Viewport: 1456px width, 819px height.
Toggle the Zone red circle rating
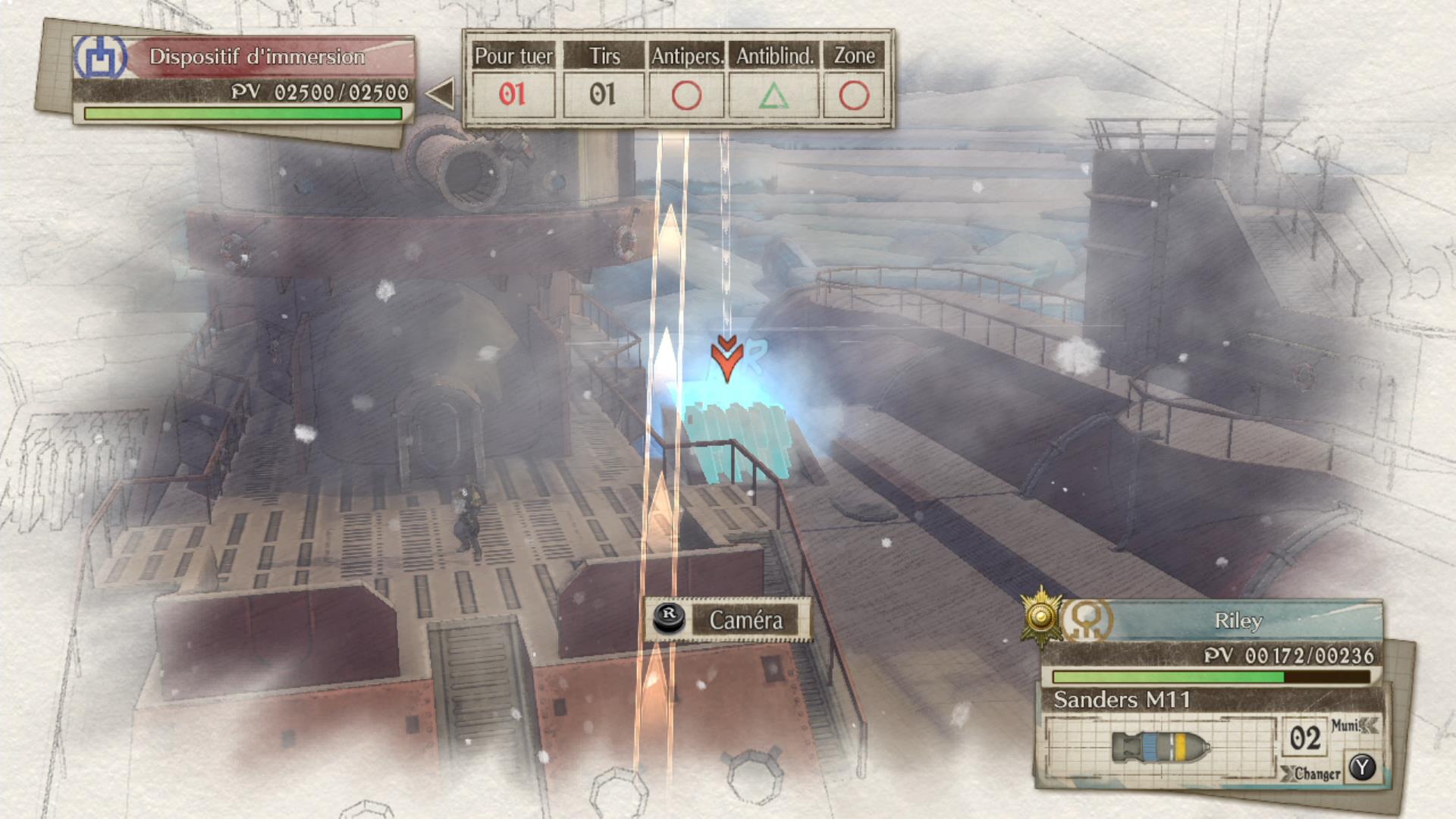coord(853,96)
